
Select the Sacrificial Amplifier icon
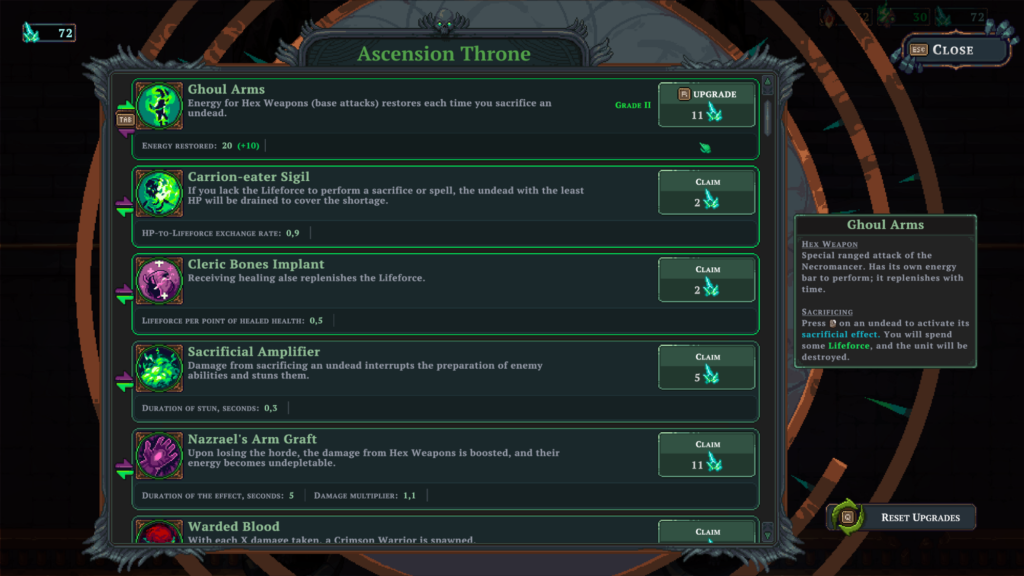(158, 367)
